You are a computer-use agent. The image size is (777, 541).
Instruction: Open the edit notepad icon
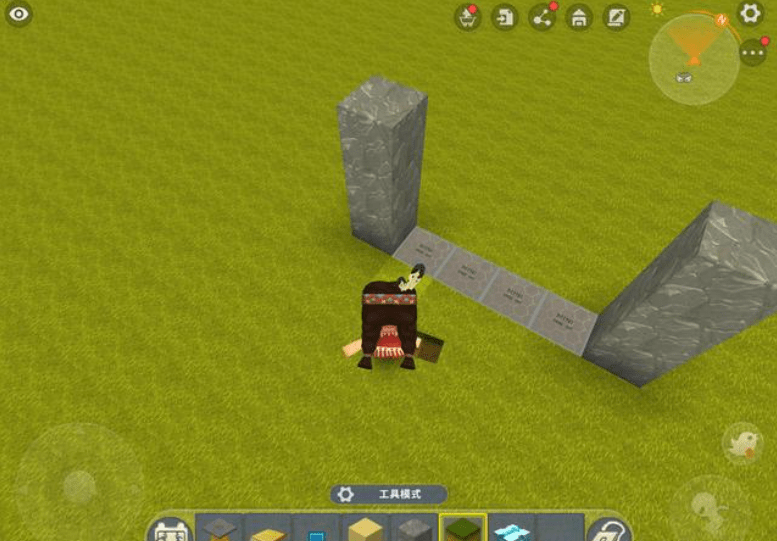click(616, 17)
